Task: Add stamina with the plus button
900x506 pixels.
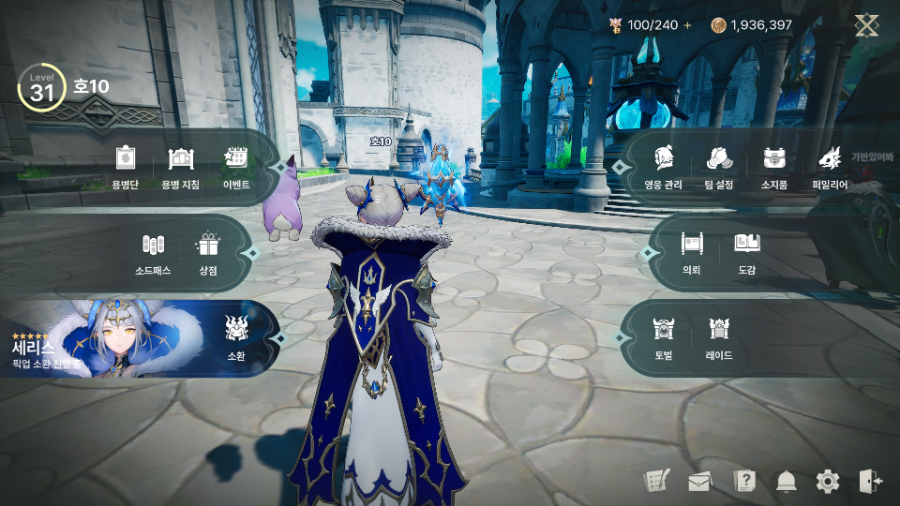Action: coord(687,25)
